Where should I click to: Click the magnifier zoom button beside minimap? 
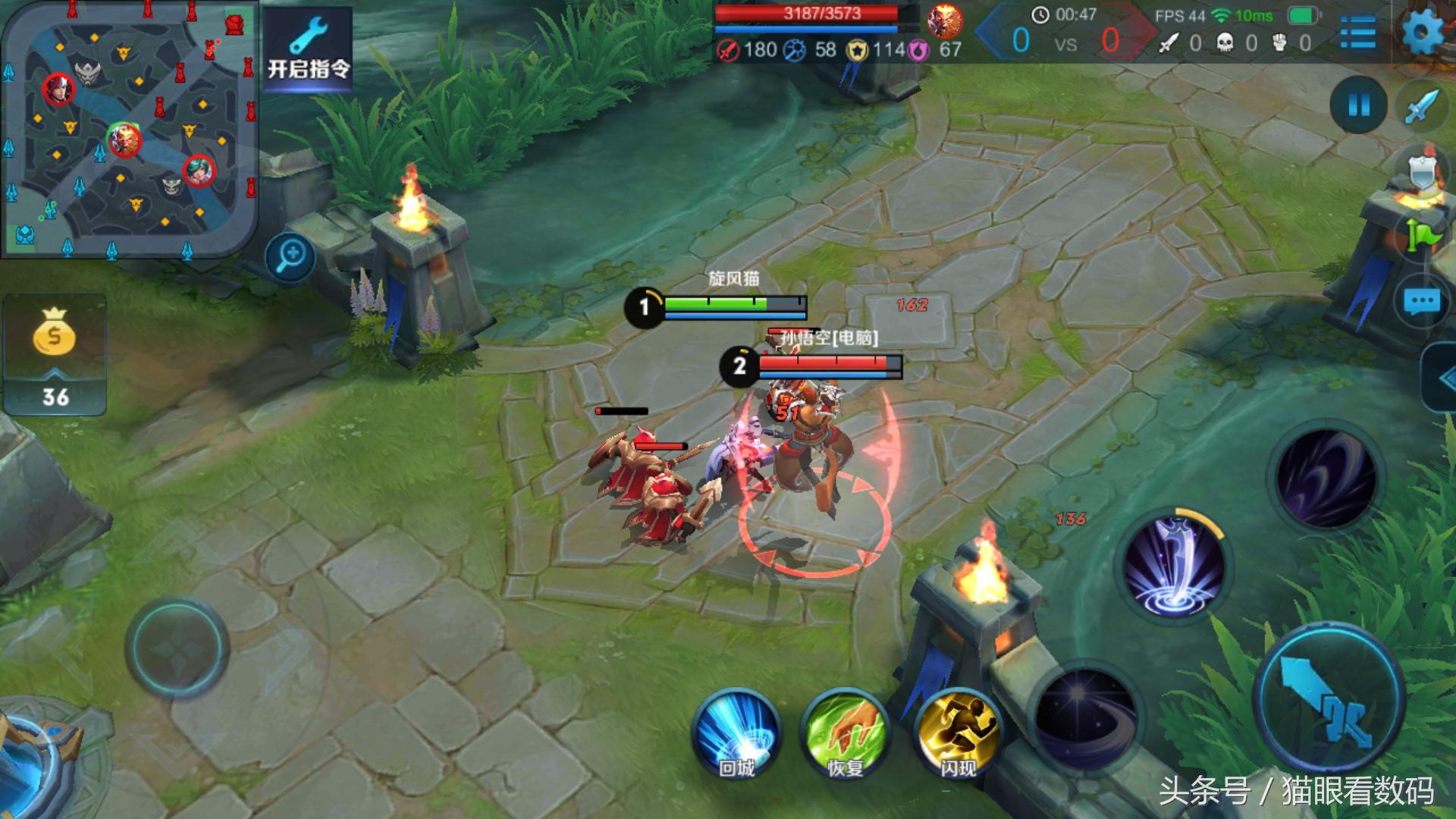point(291,257)
